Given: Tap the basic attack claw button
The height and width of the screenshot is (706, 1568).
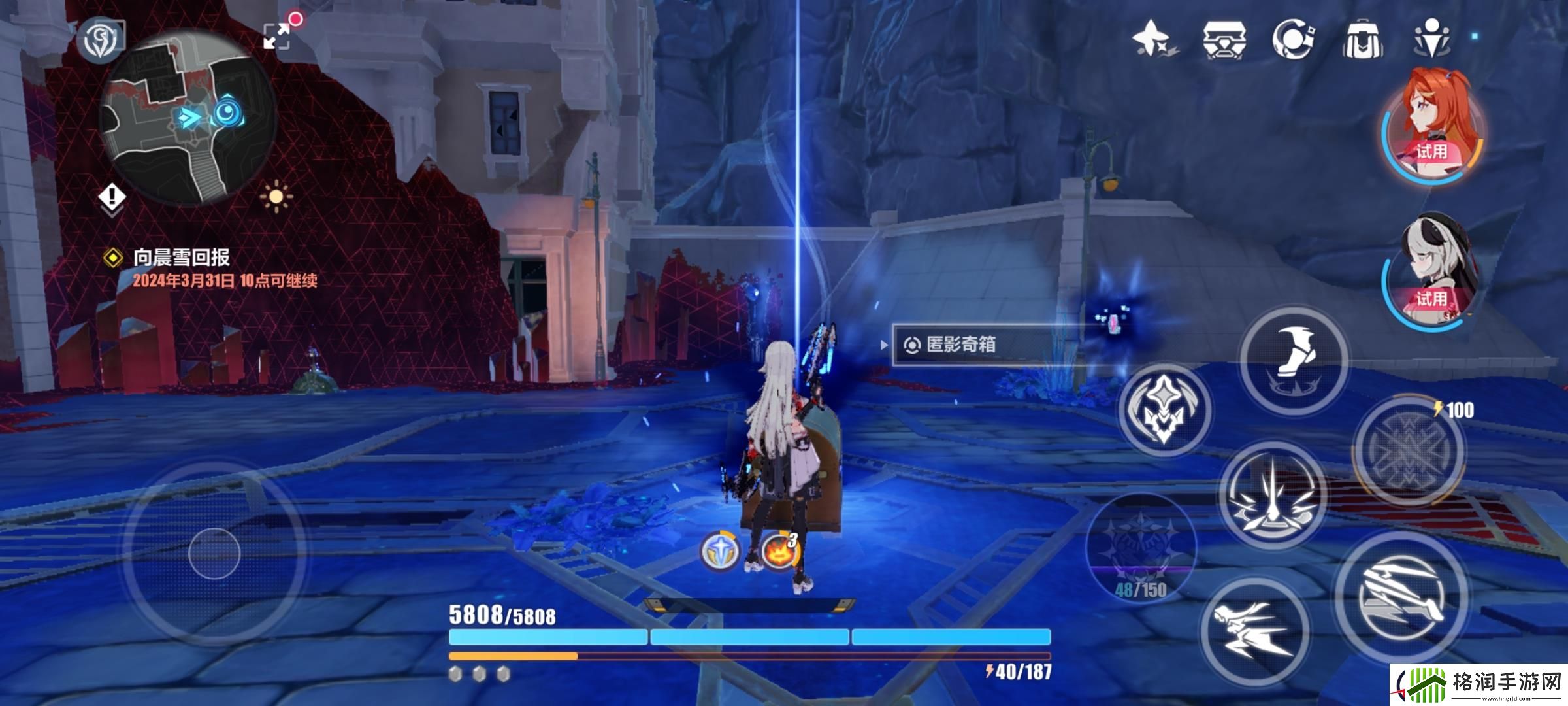Looking at the screenshot, I should point(1401,596).
